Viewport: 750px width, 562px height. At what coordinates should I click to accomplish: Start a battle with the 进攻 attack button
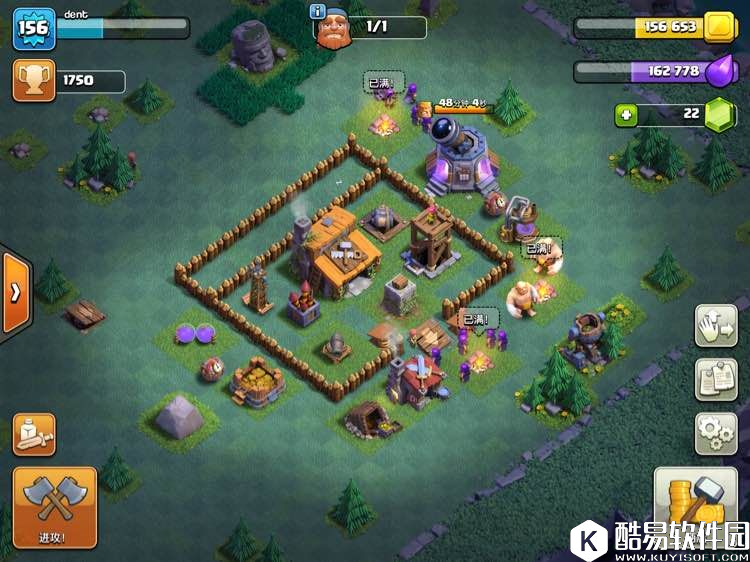(54, 506)
